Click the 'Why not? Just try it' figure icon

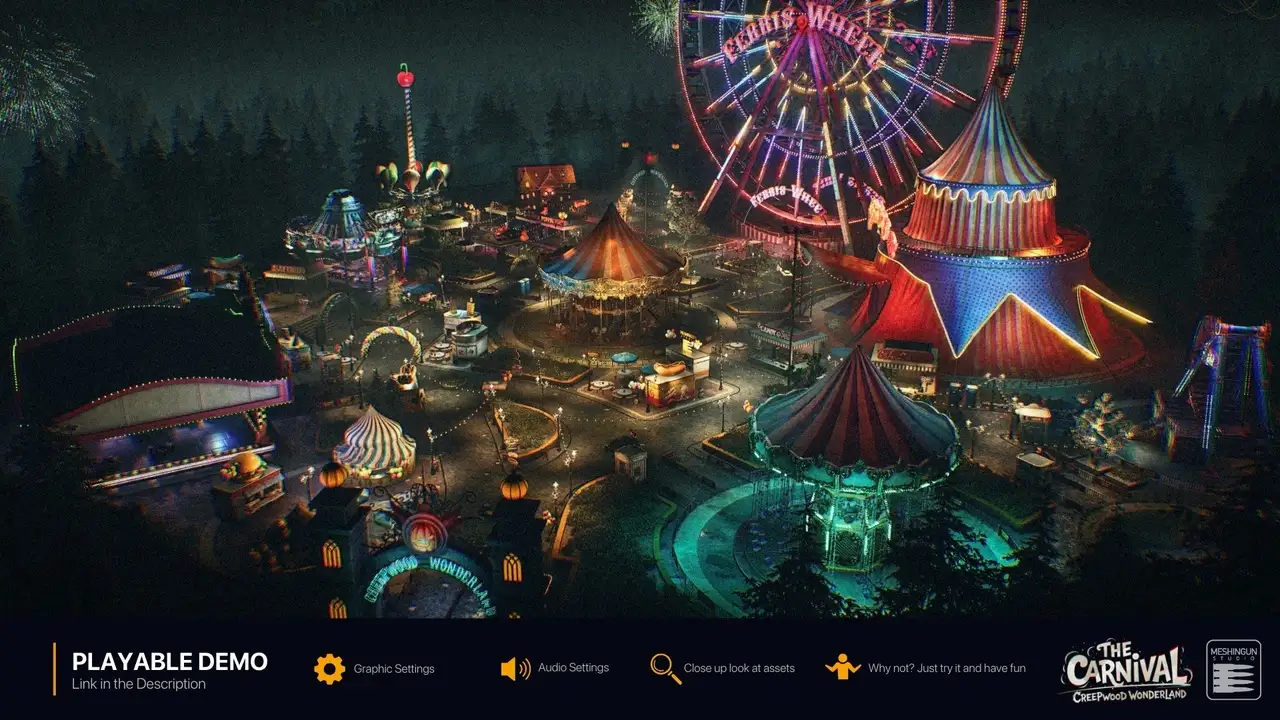[x=842, y=668]
